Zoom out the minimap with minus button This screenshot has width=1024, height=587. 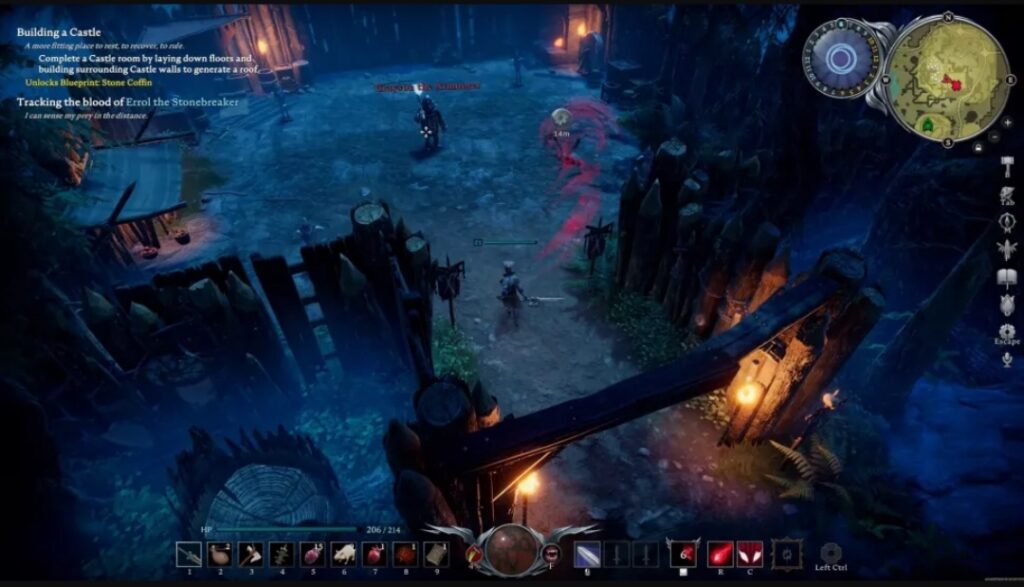point(993,135)
